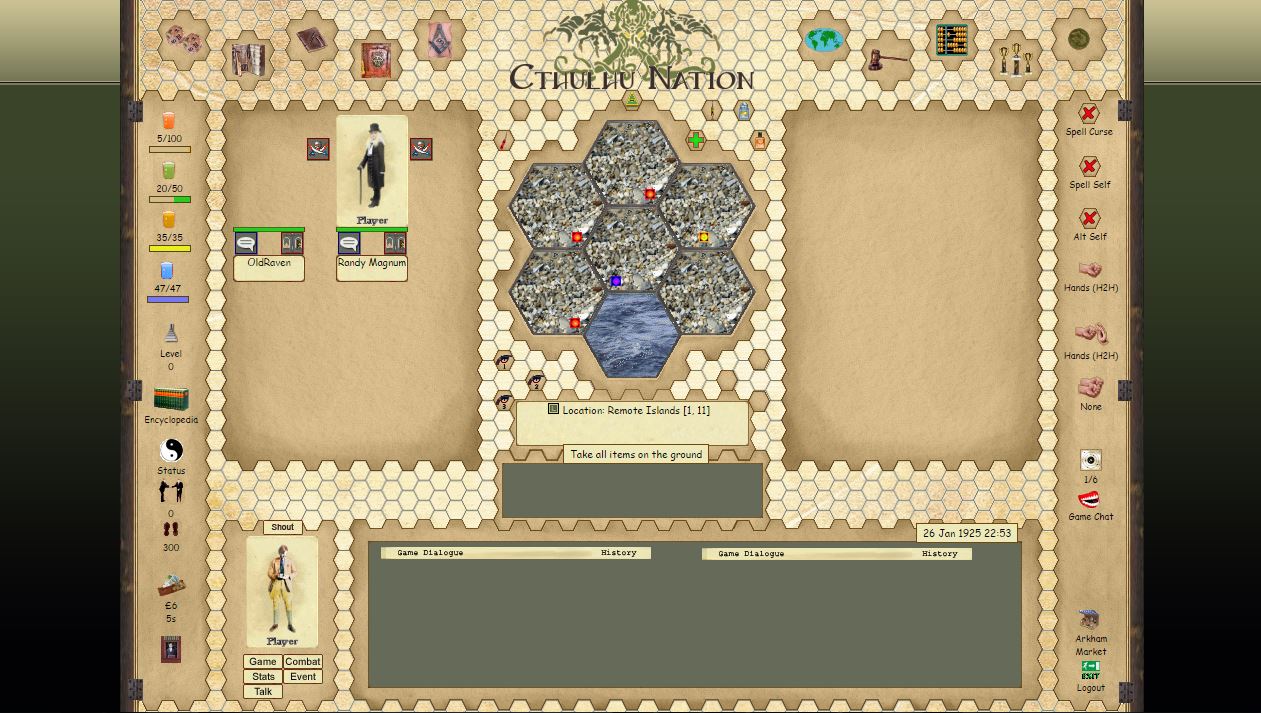Open the trophies icon
Image resolution: width=1261 pixels, height=713 pixels.
pyautogui.click(x=1015, y=61)
